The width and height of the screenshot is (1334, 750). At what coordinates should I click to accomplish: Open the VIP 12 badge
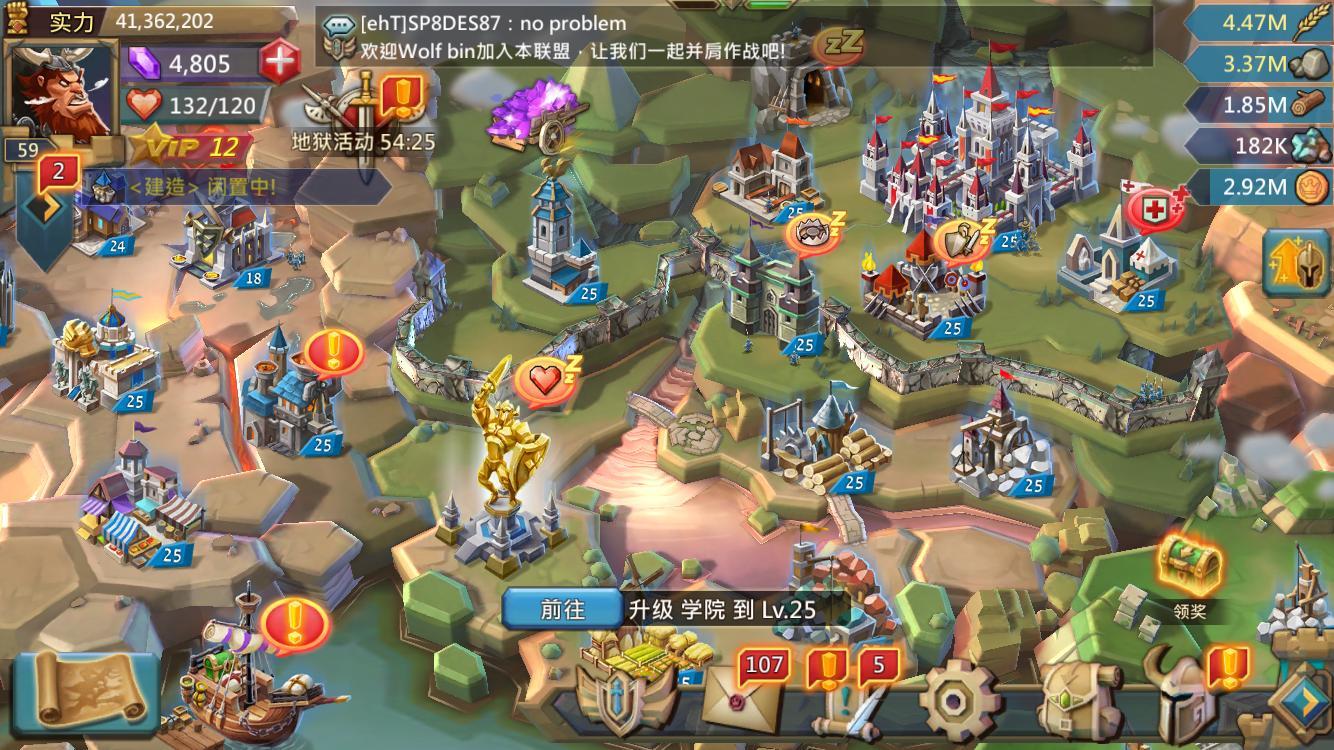point(190,148)
